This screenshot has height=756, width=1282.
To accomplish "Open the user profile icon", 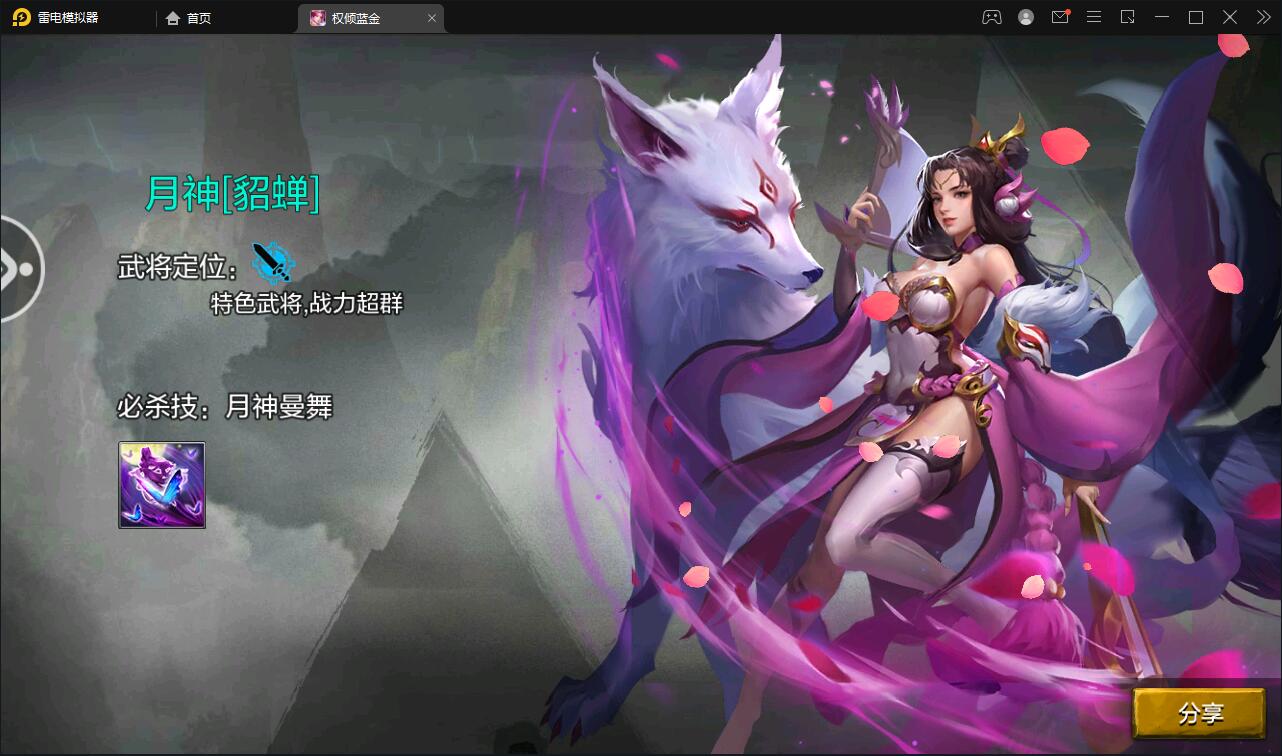I will (1026, 17).
